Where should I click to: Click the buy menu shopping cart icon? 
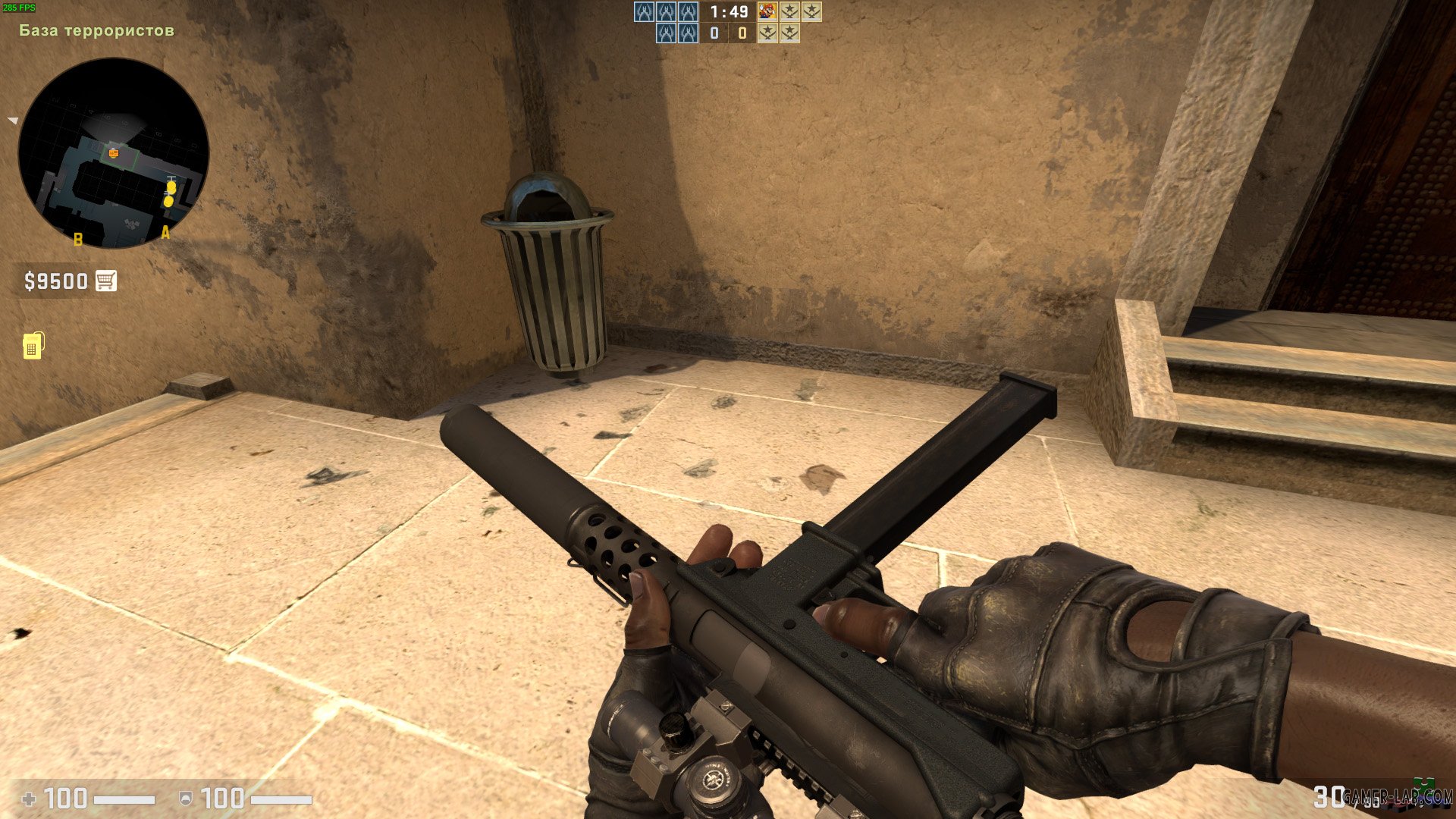tap(106, 281)
